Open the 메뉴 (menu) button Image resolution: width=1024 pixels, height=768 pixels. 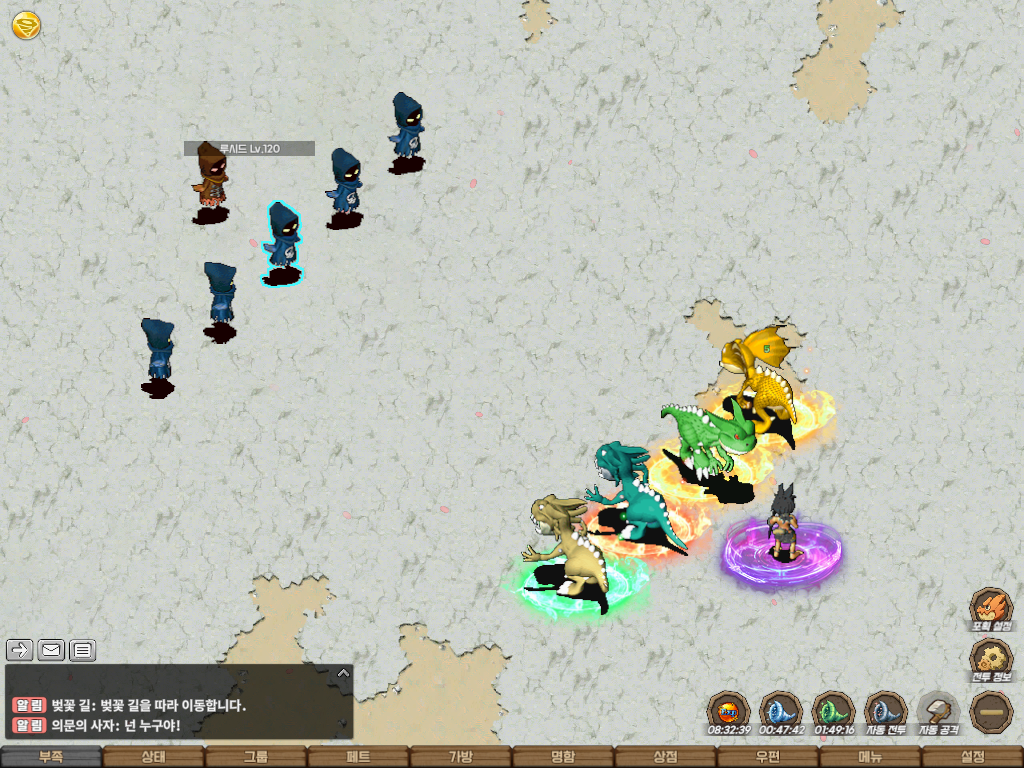870,757
